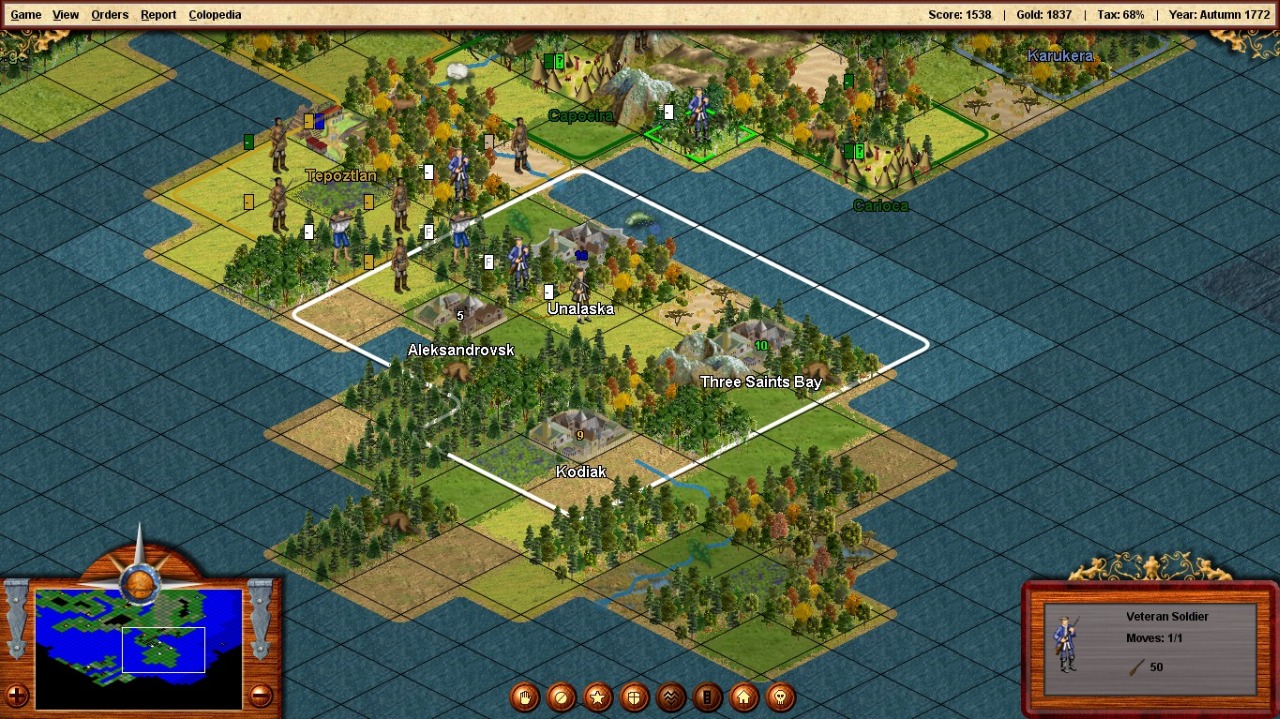This screenshot has height=719, width=1280.
Task: Click the three-square column order button
Action: [707, 697]
